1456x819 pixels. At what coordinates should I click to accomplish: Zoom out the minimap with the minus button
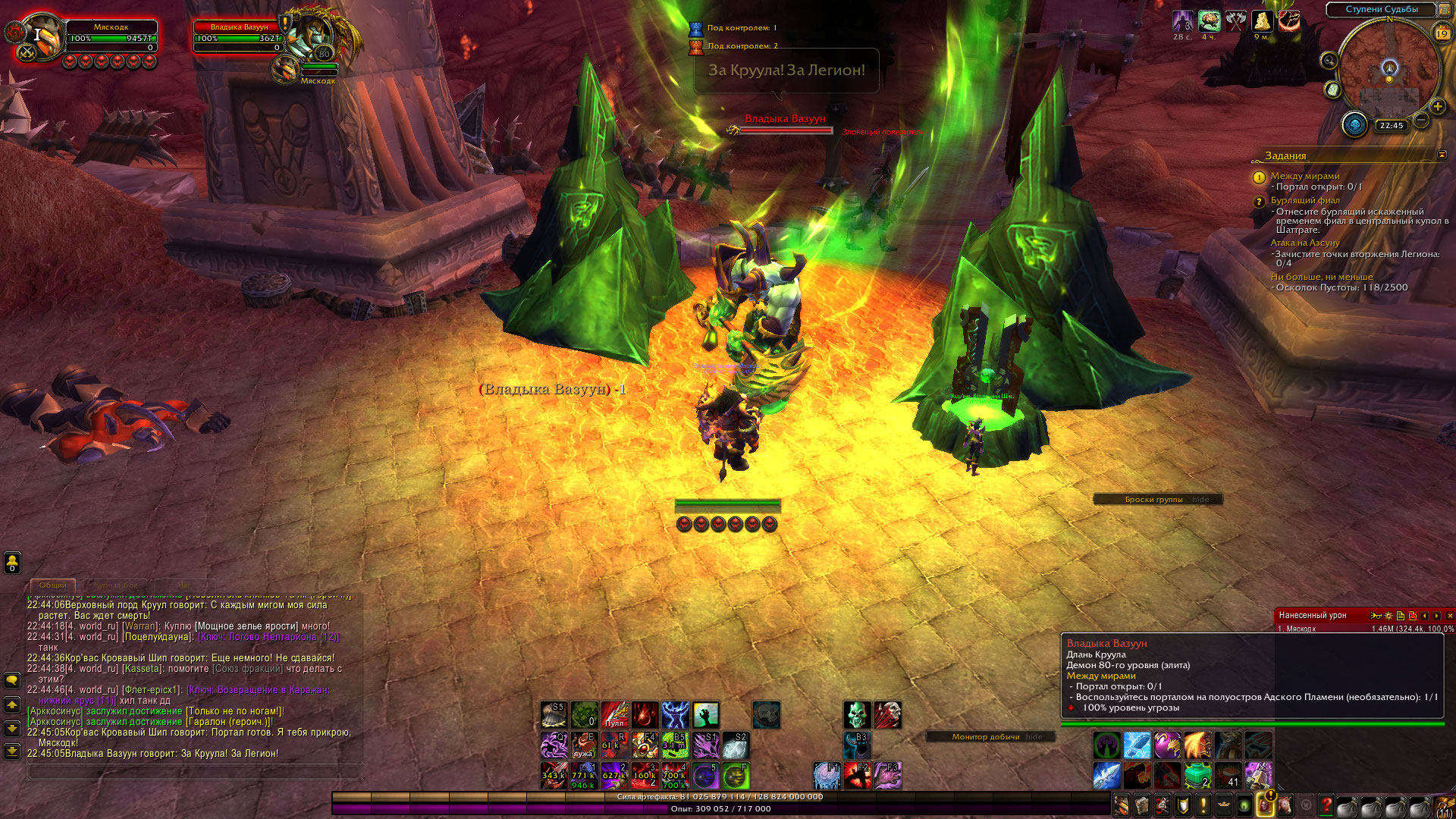point(1421,120)
